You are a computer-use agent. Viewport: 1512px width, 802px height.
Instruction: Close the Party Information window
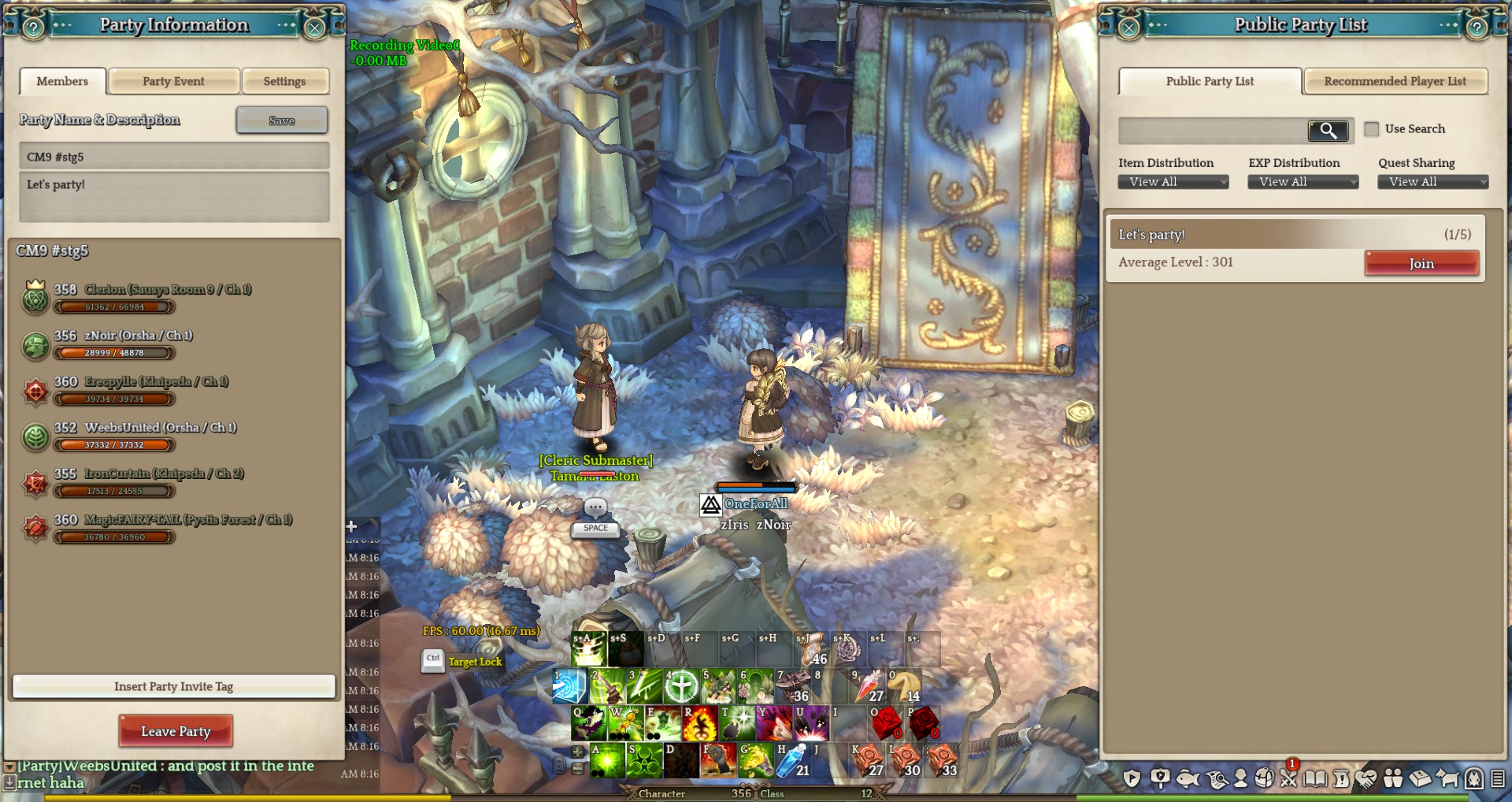click(314, 28)
